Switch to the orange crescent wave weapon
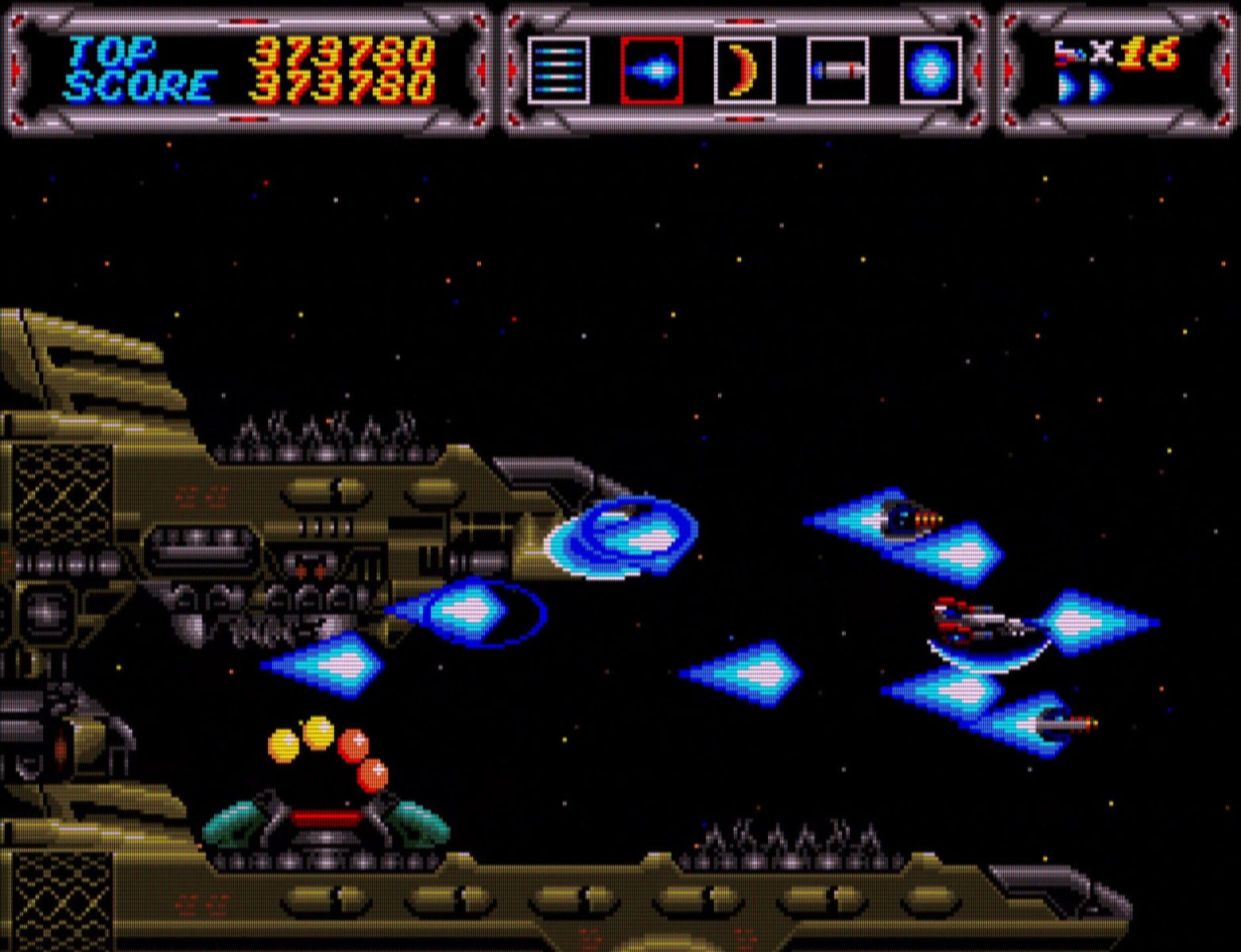Image resolution: width=1241 pixels, height=952 pixels. point(744,71)
